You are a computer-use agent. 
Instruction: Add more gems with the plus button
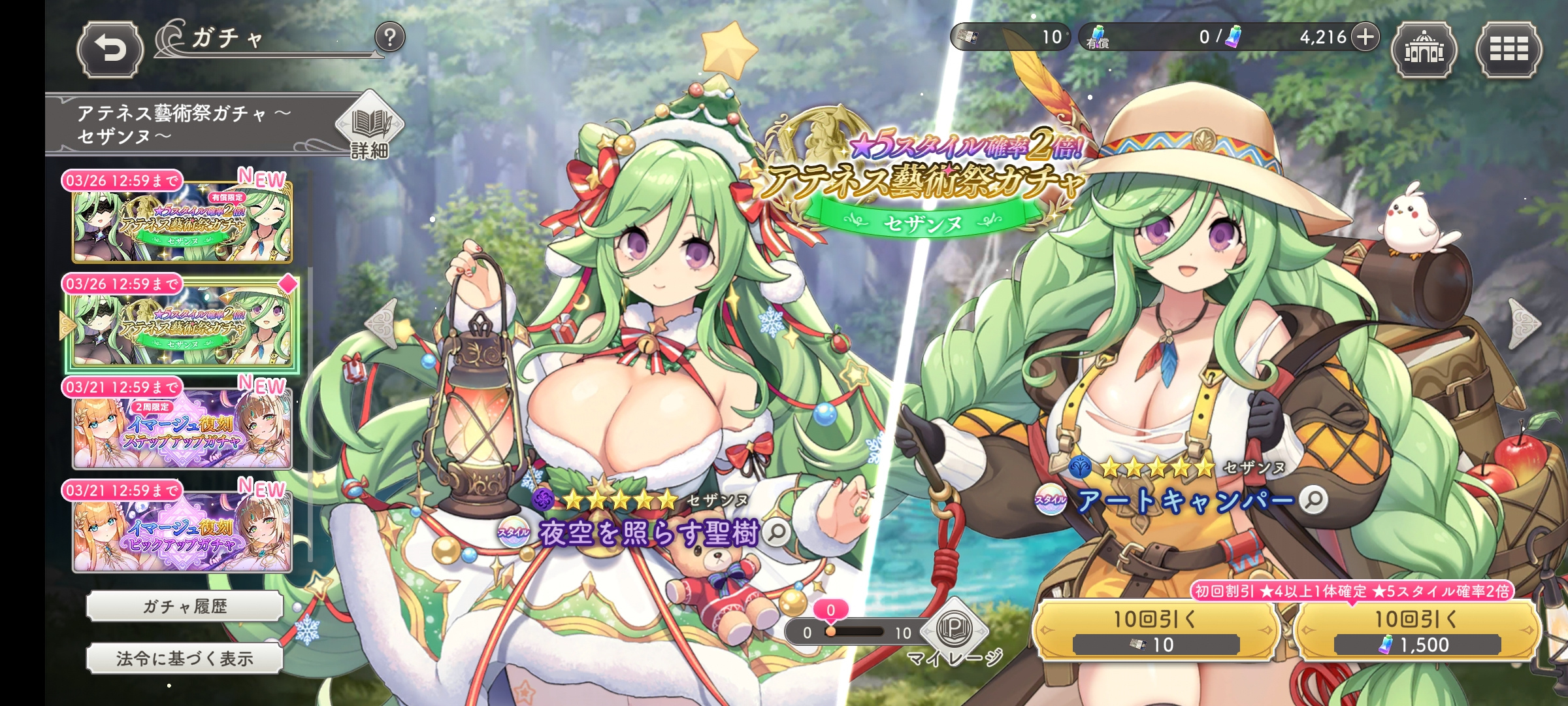(1365, 37)
